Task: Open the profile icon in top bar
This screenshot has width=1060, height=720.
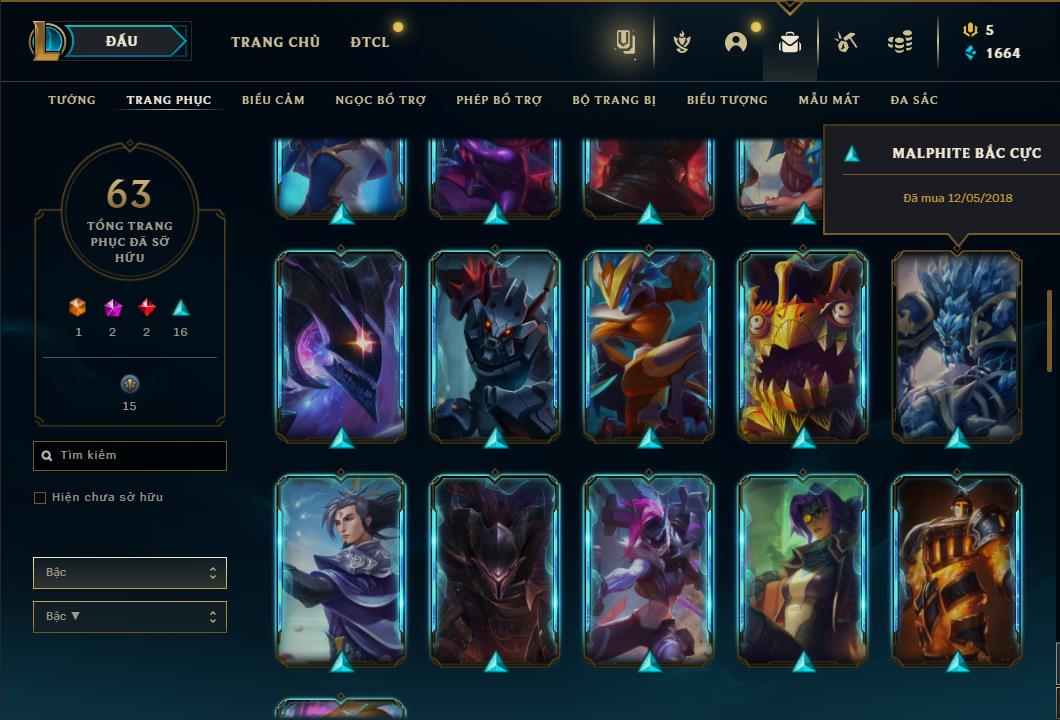Action: point(736,42)
